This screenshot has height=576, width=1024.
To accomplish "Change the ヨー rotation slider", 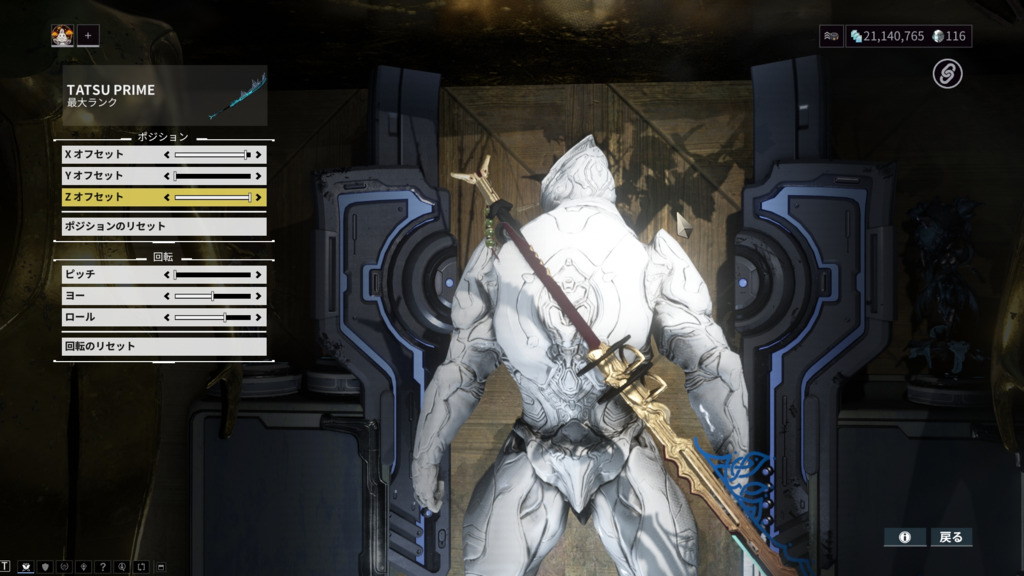I will [212, 296].
